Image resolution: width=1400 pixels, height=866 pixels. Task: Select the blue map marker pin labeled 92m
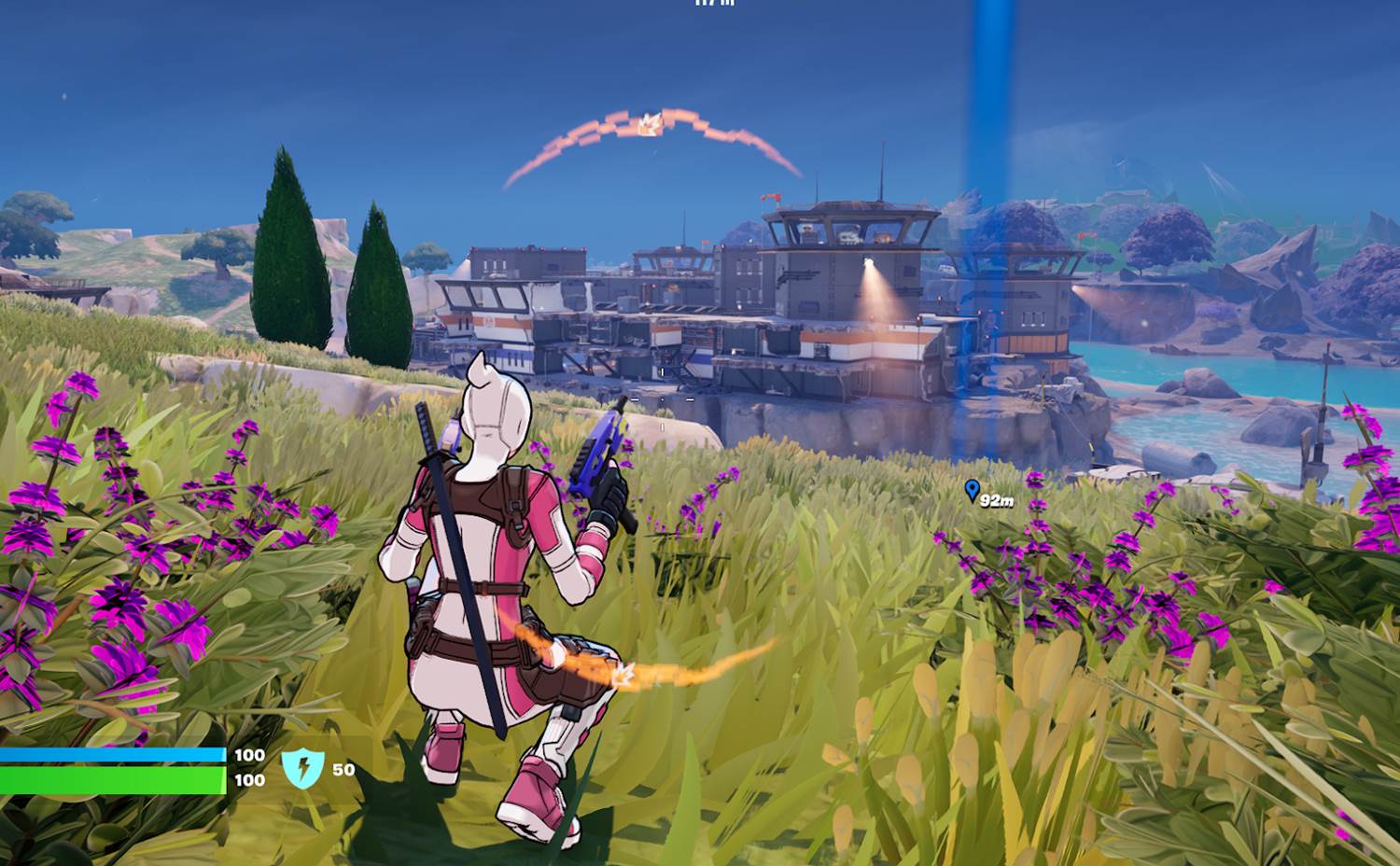[973, 488]
